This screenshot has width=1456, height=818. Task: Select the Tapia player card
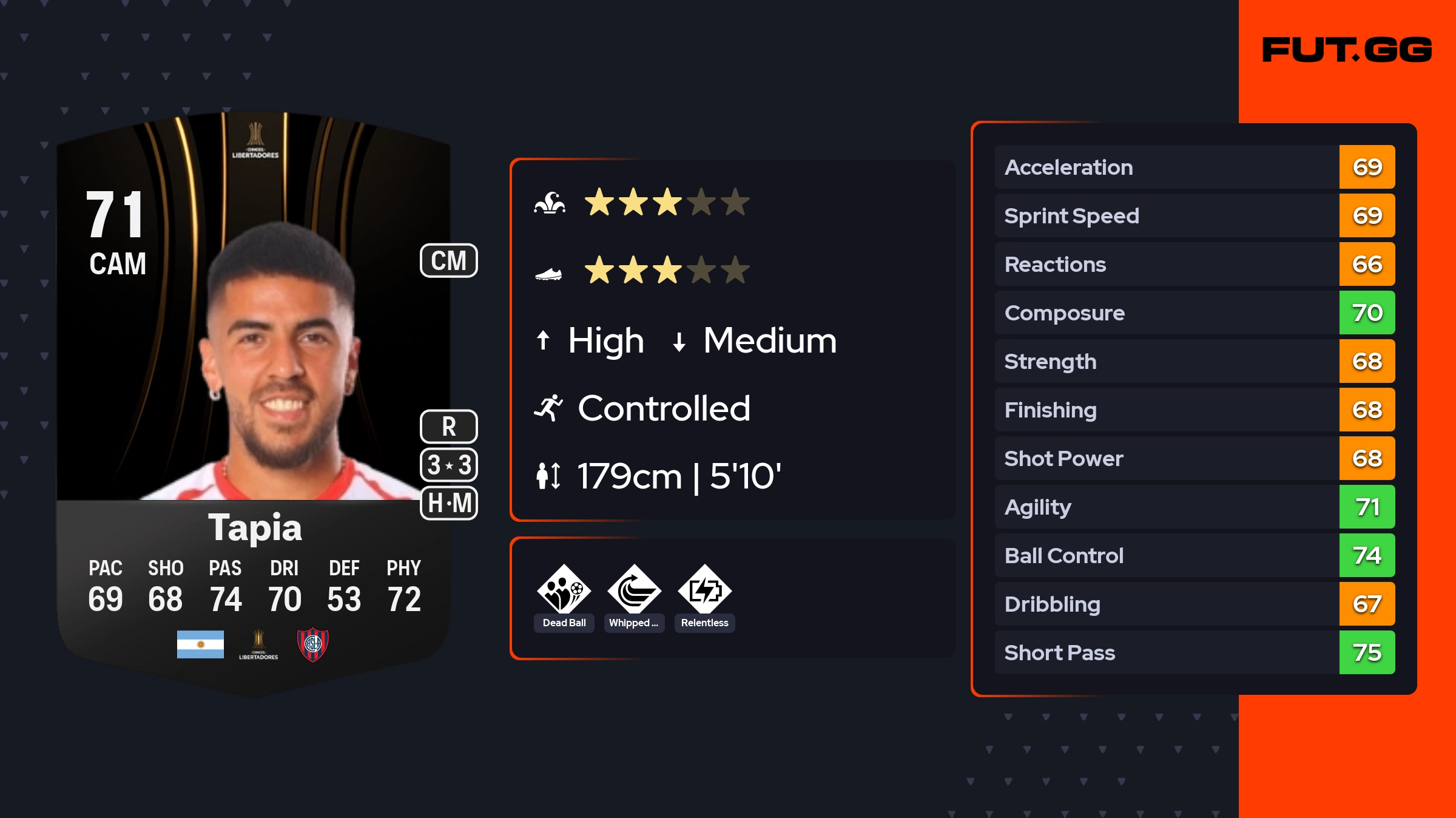(255, 401)
